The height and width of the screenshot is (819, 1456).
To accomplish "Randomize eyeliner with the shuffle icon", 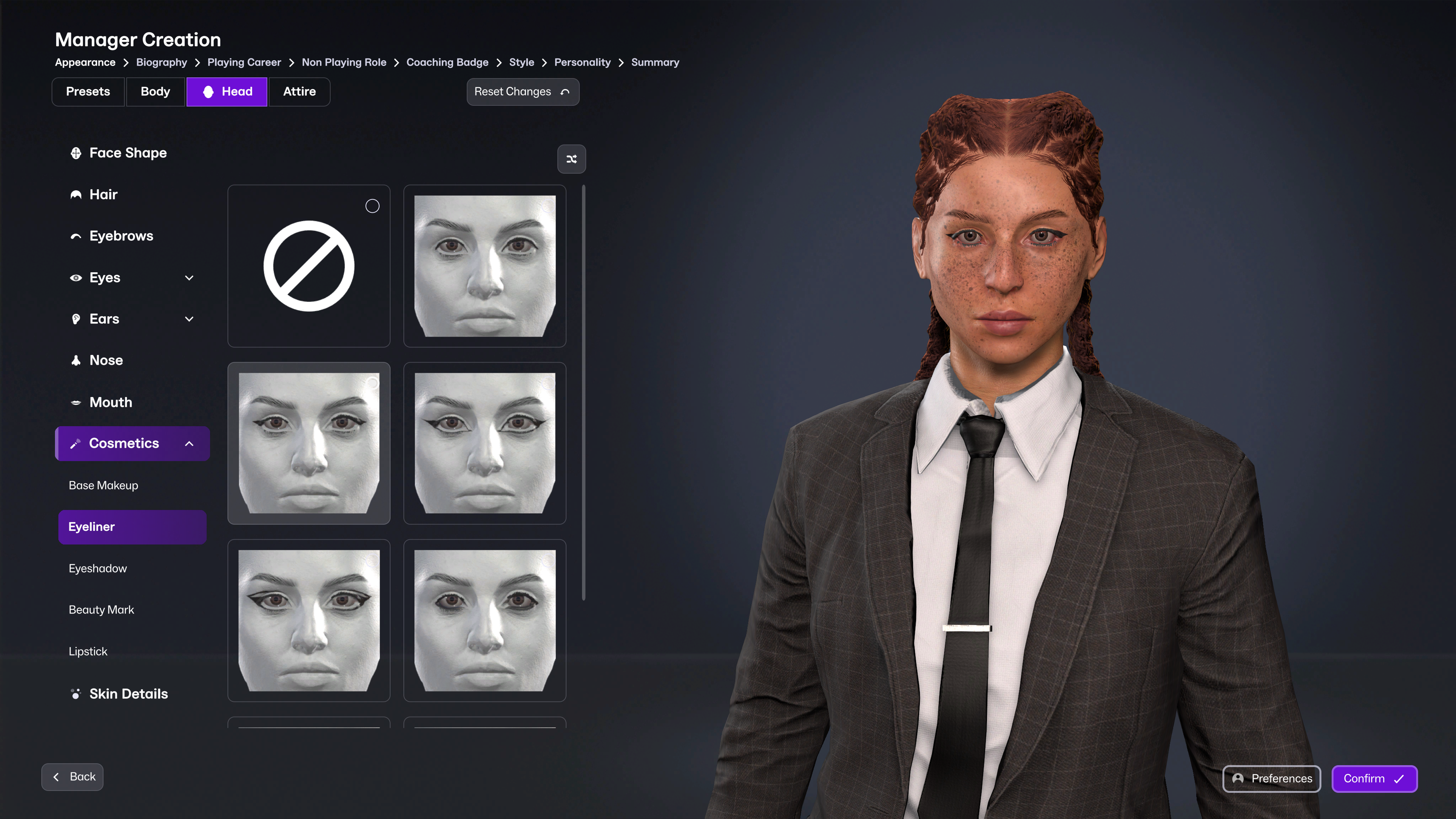I will coord(571,159).
